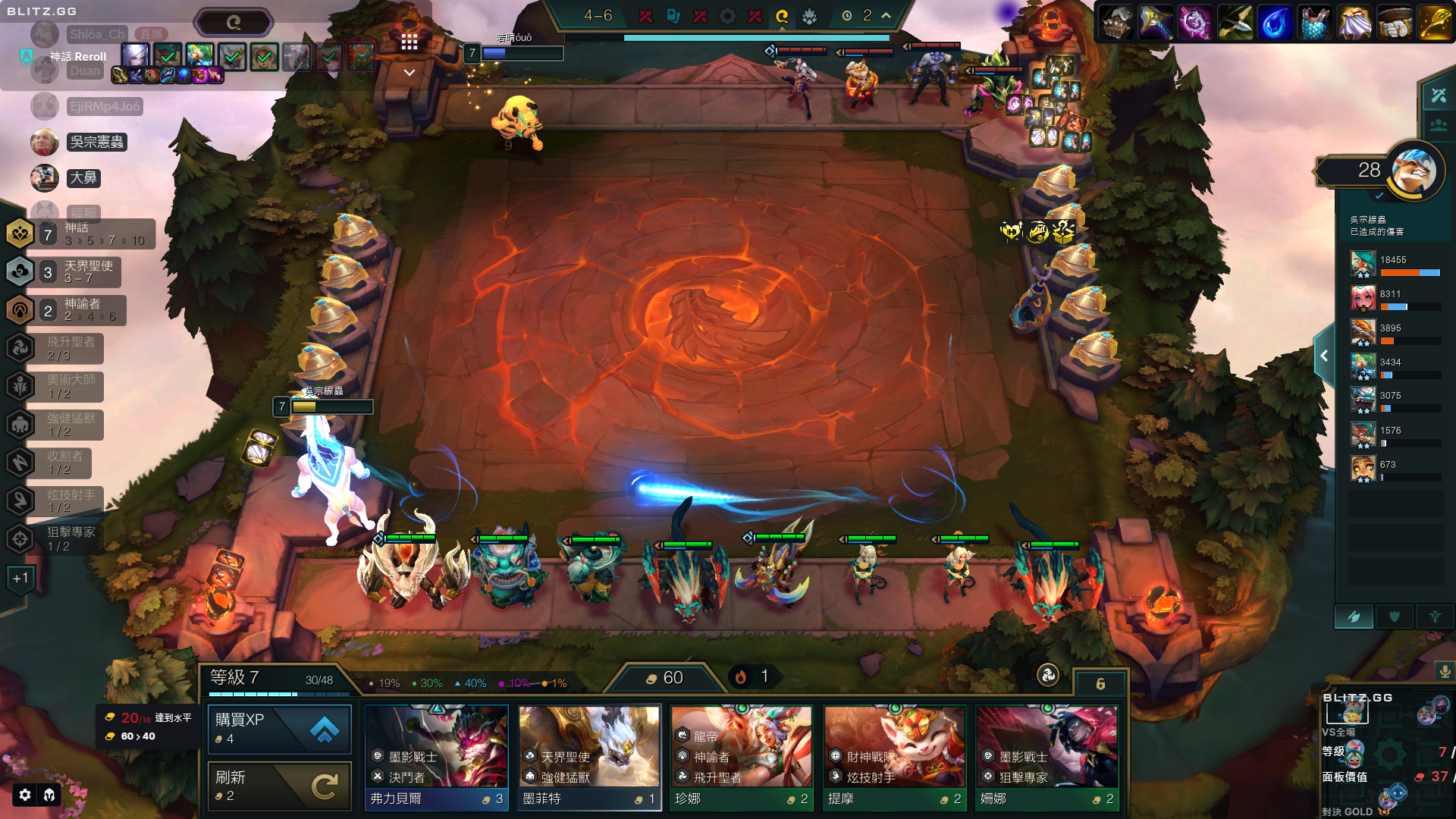Expand extra traits with the +1 button

pyautogui.click(x=20, y=579)
